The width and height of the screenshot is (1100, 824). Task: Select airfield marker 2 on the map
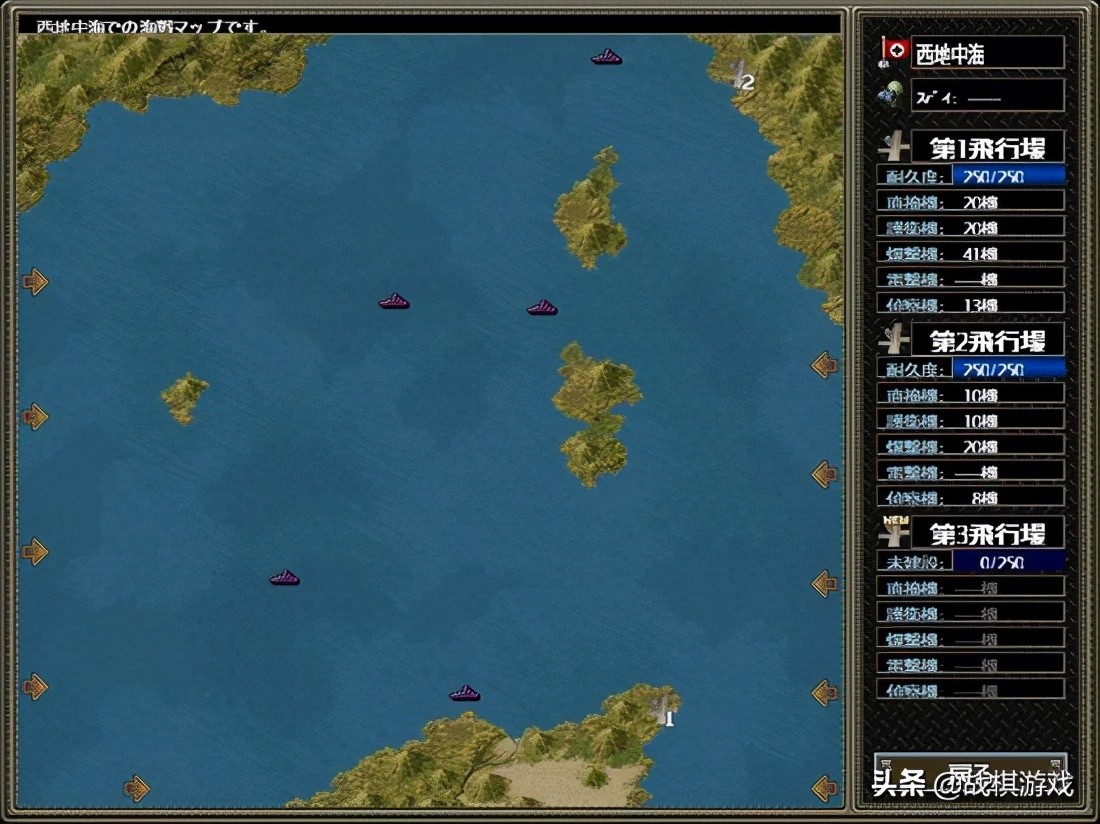pyautogui.click(x=741, y=75)
